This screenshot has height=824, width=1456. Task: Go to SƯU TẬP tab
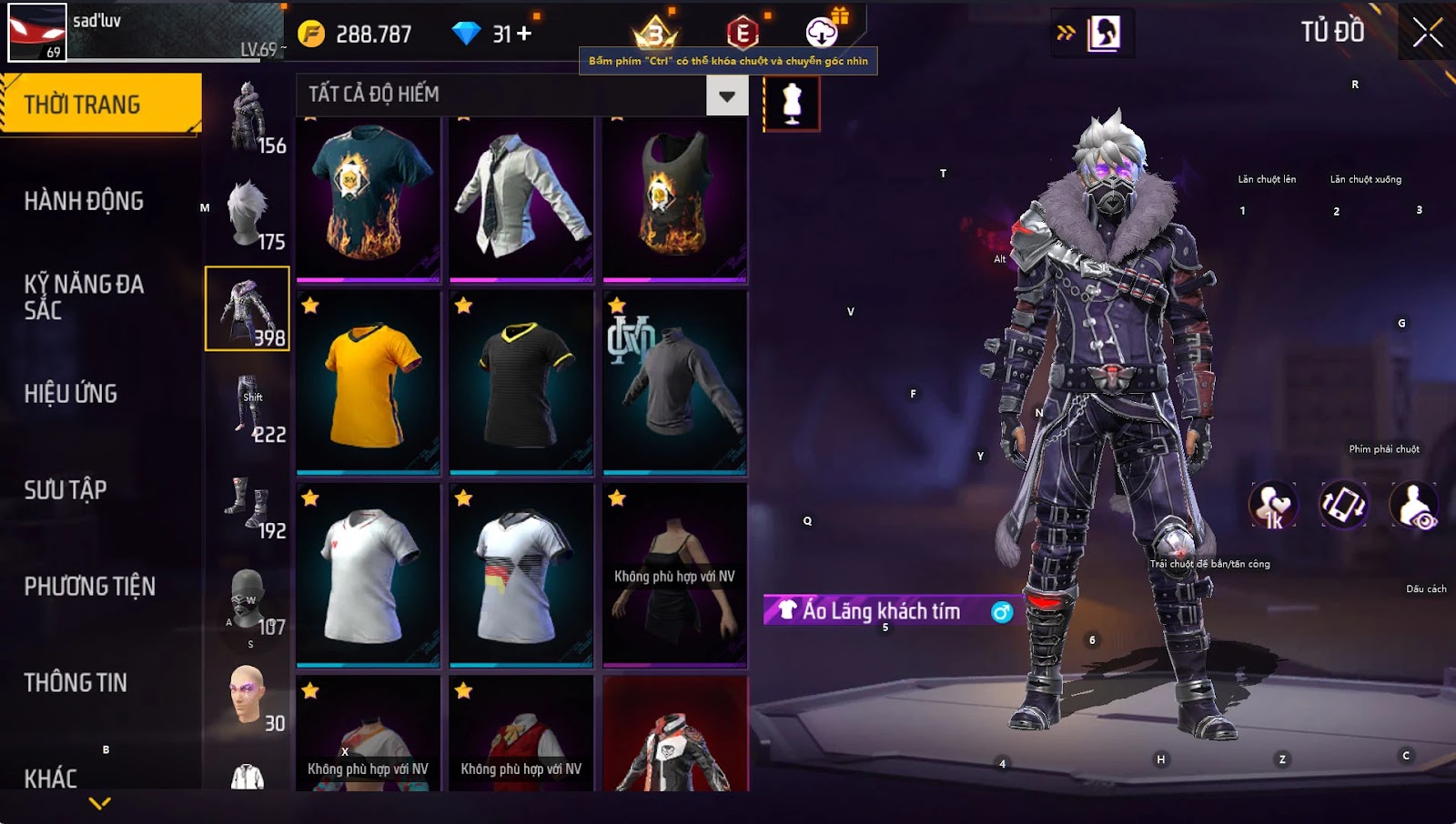coord(66,490)
